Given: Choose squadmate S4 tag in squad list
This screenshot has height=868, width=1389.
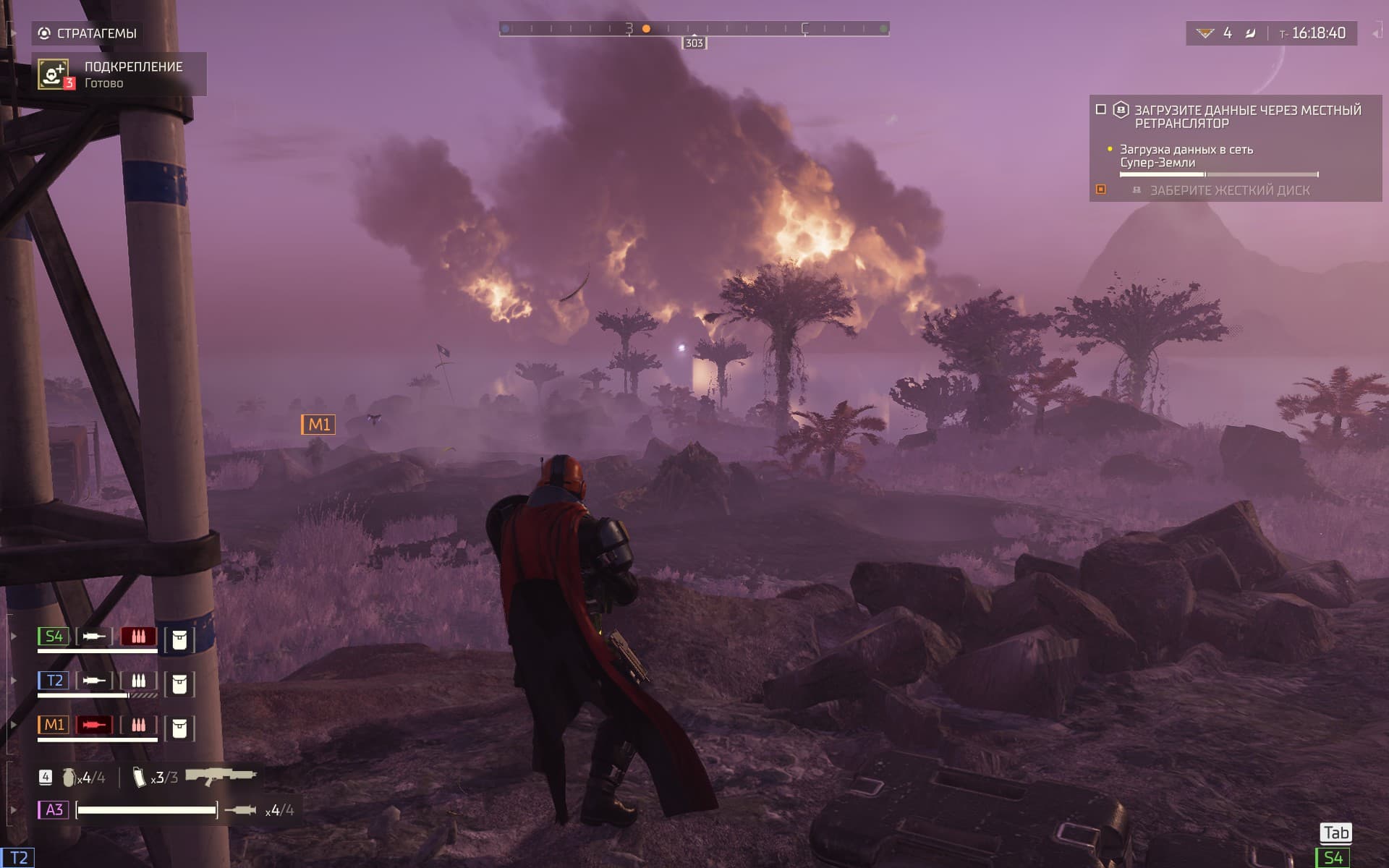Looking at the screenshot, I should coord(54,637).
